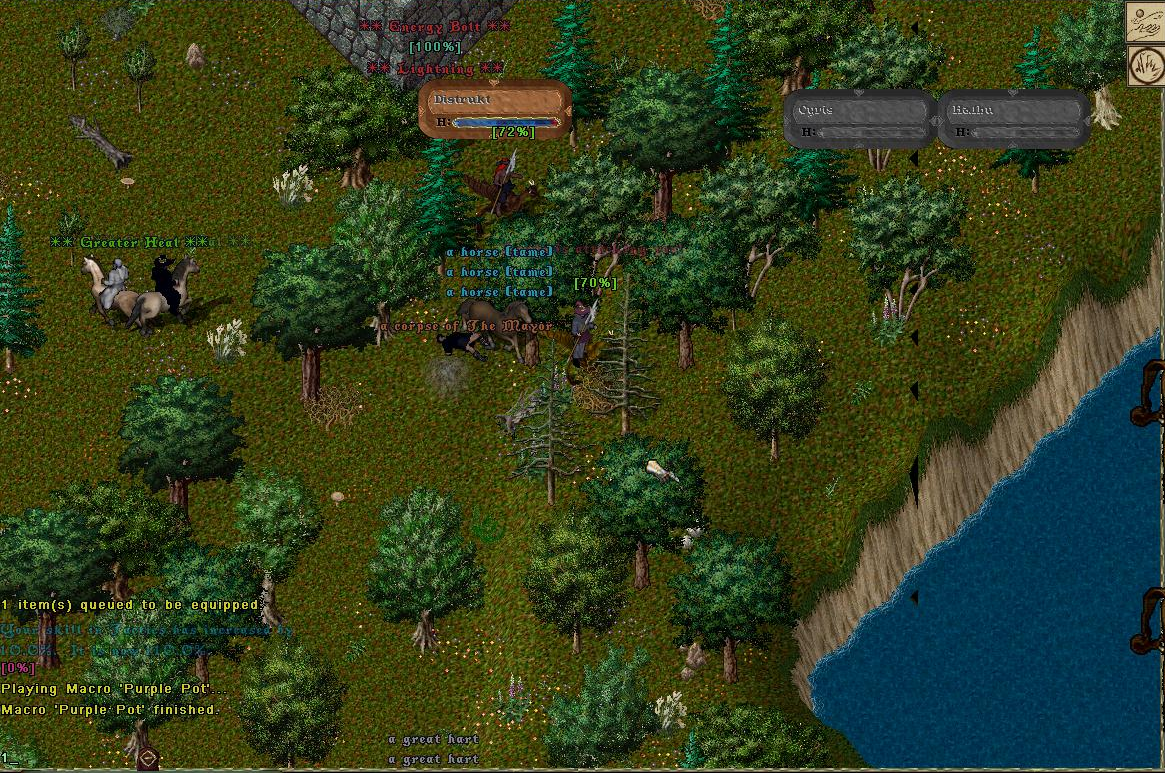
Task: Click the Cypis status bar
Action: pos(859,119)
